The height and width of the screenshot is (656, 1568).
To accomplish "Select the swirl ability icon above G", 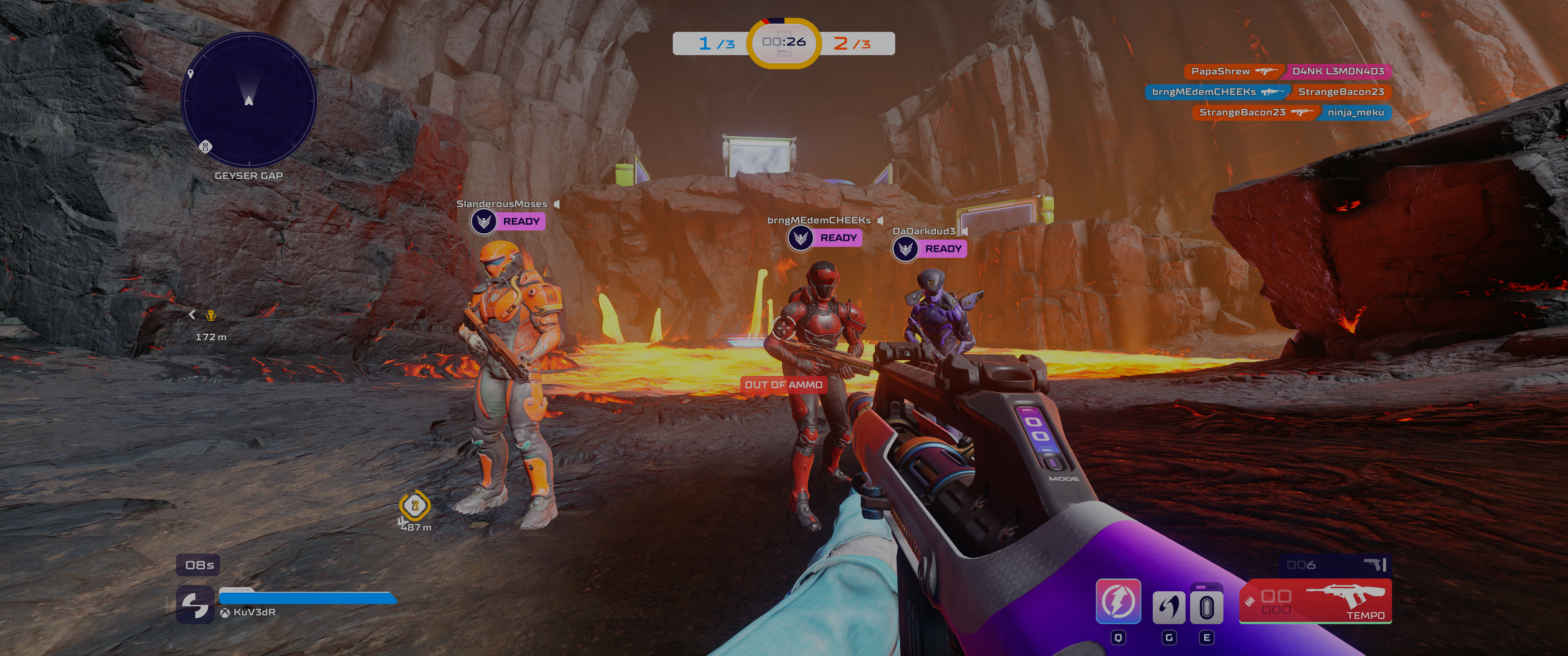I will (x=1168, y=607).
